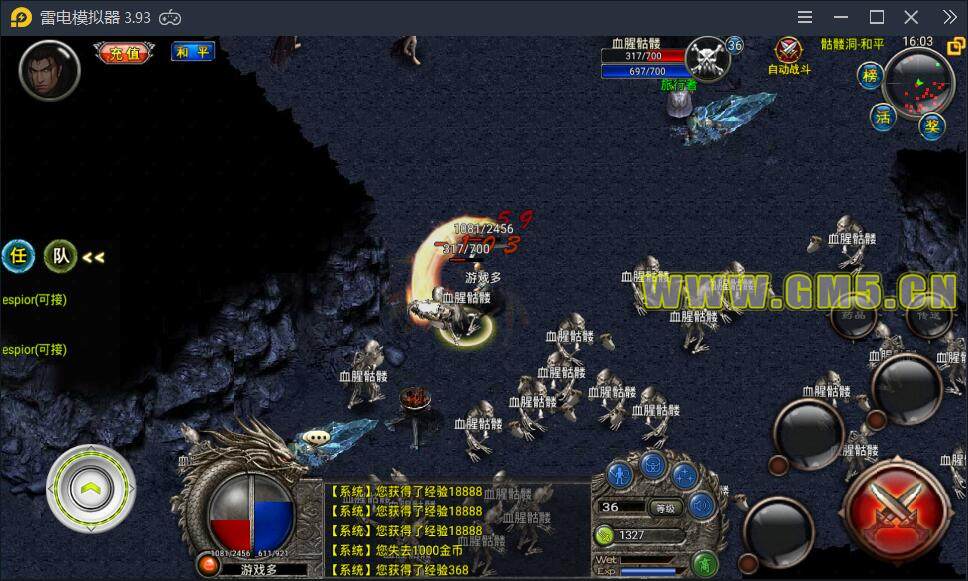Open the blue character figure menu icon
968x581 pixels.
[620, 474]
